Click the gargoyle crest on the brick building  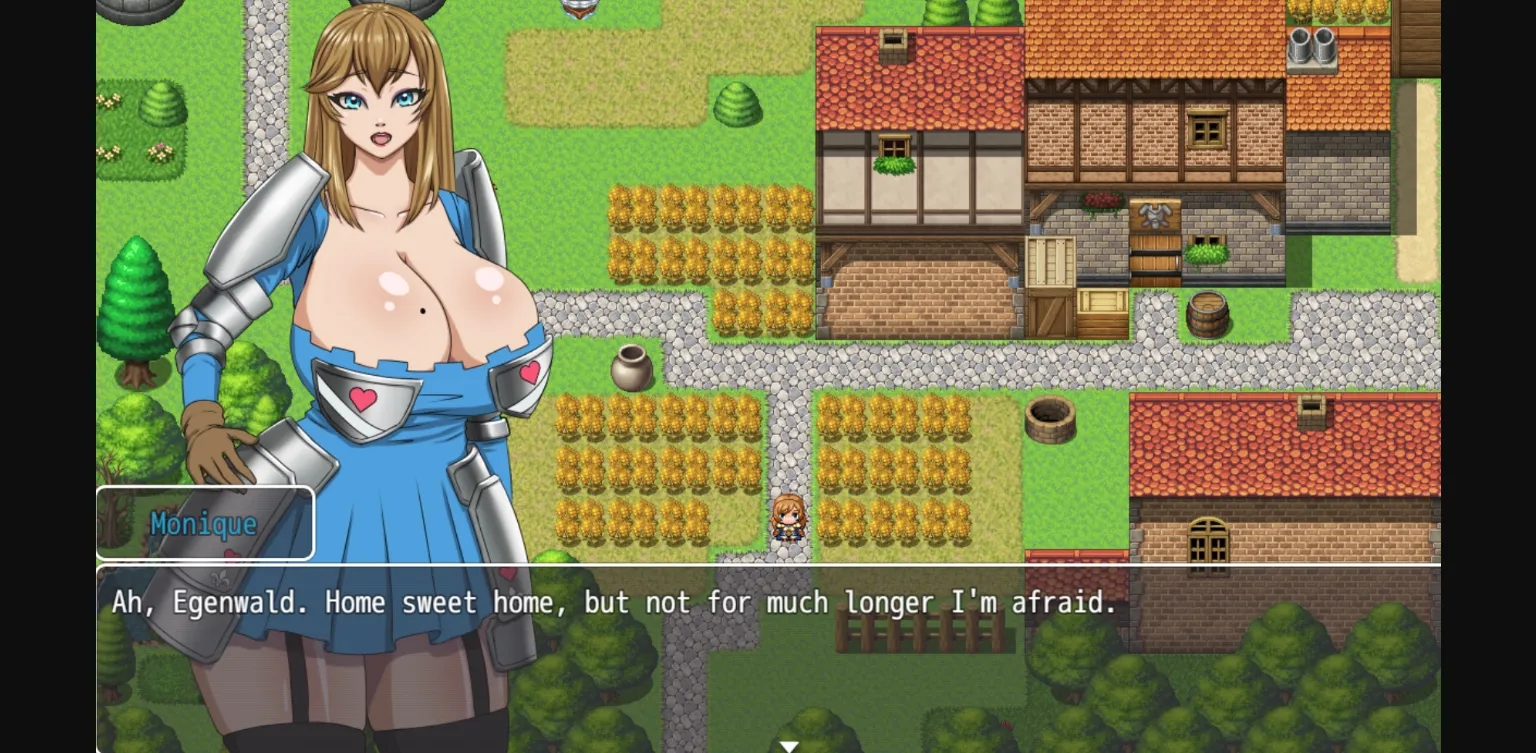(1158, 217)
